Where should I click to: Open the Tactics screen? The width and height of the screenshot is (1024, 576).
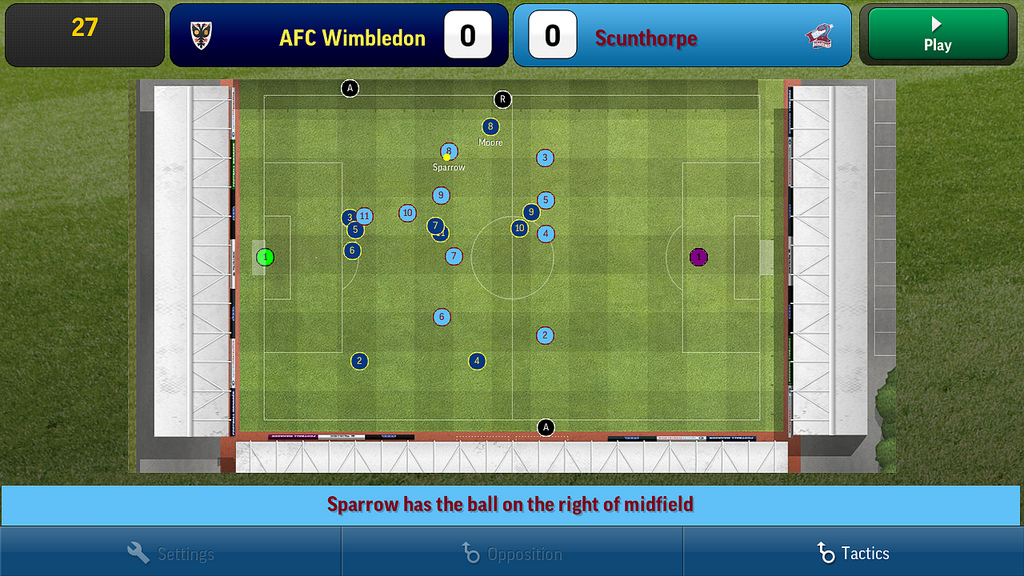[853, 553]
